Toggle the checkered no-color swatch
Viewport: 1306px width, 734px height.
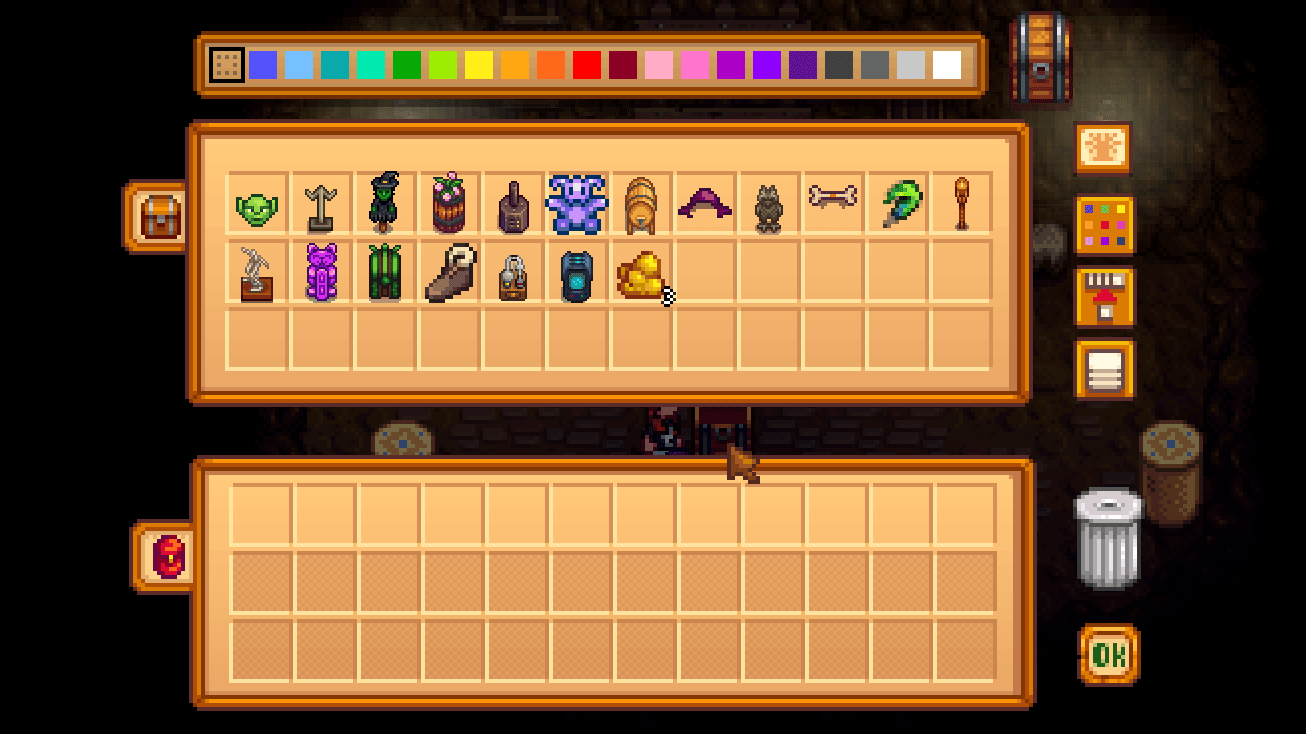click(x=228, y=63)
